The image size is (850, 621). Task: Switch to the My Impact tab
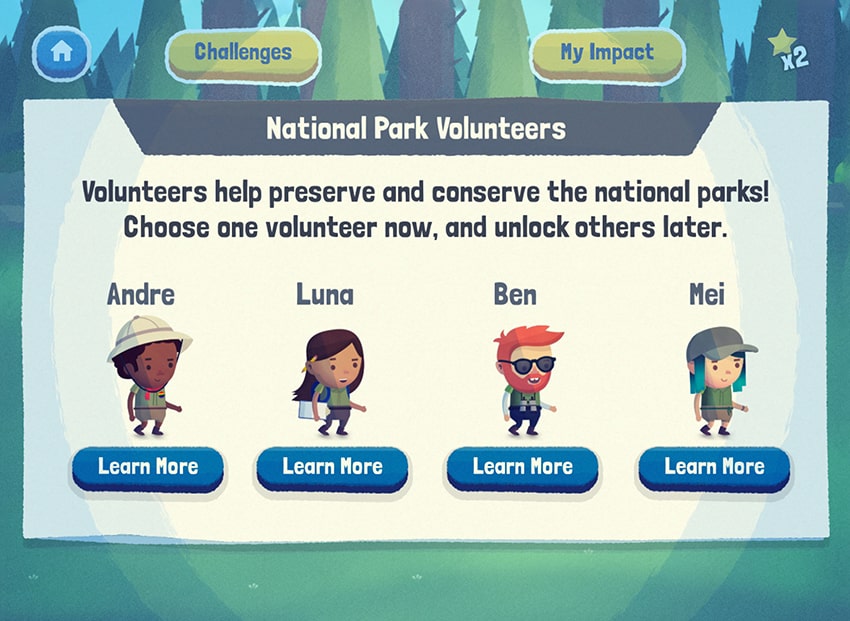607,53
